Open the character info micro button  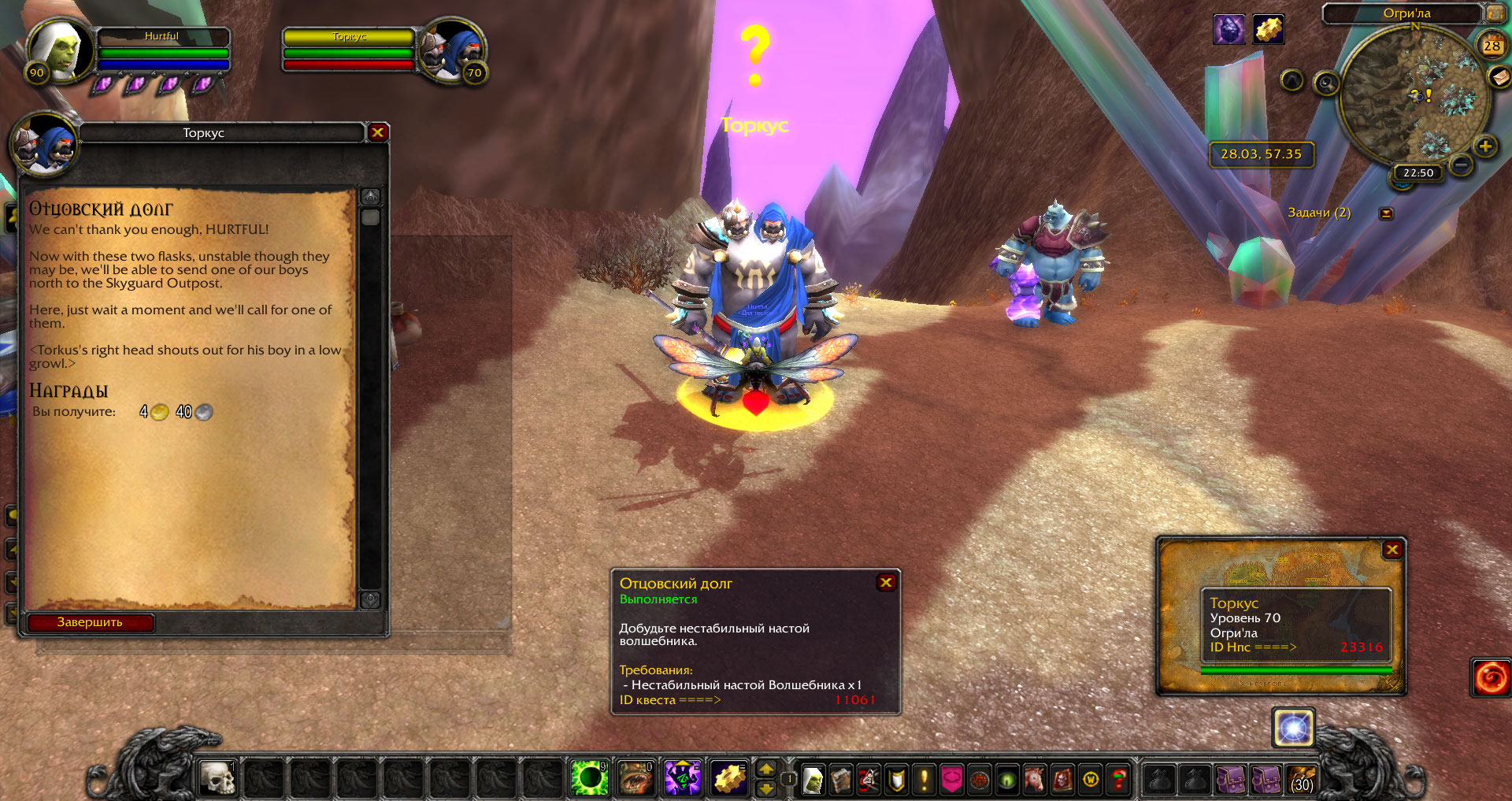coord(812,780)
